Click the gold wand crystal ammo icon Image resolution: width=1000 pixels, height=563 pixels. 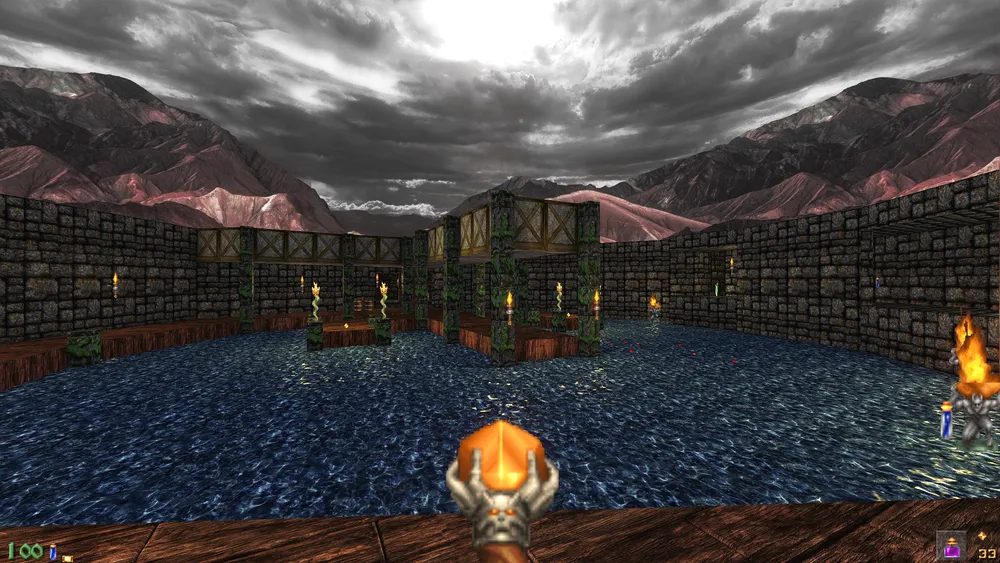click(982, 537)
